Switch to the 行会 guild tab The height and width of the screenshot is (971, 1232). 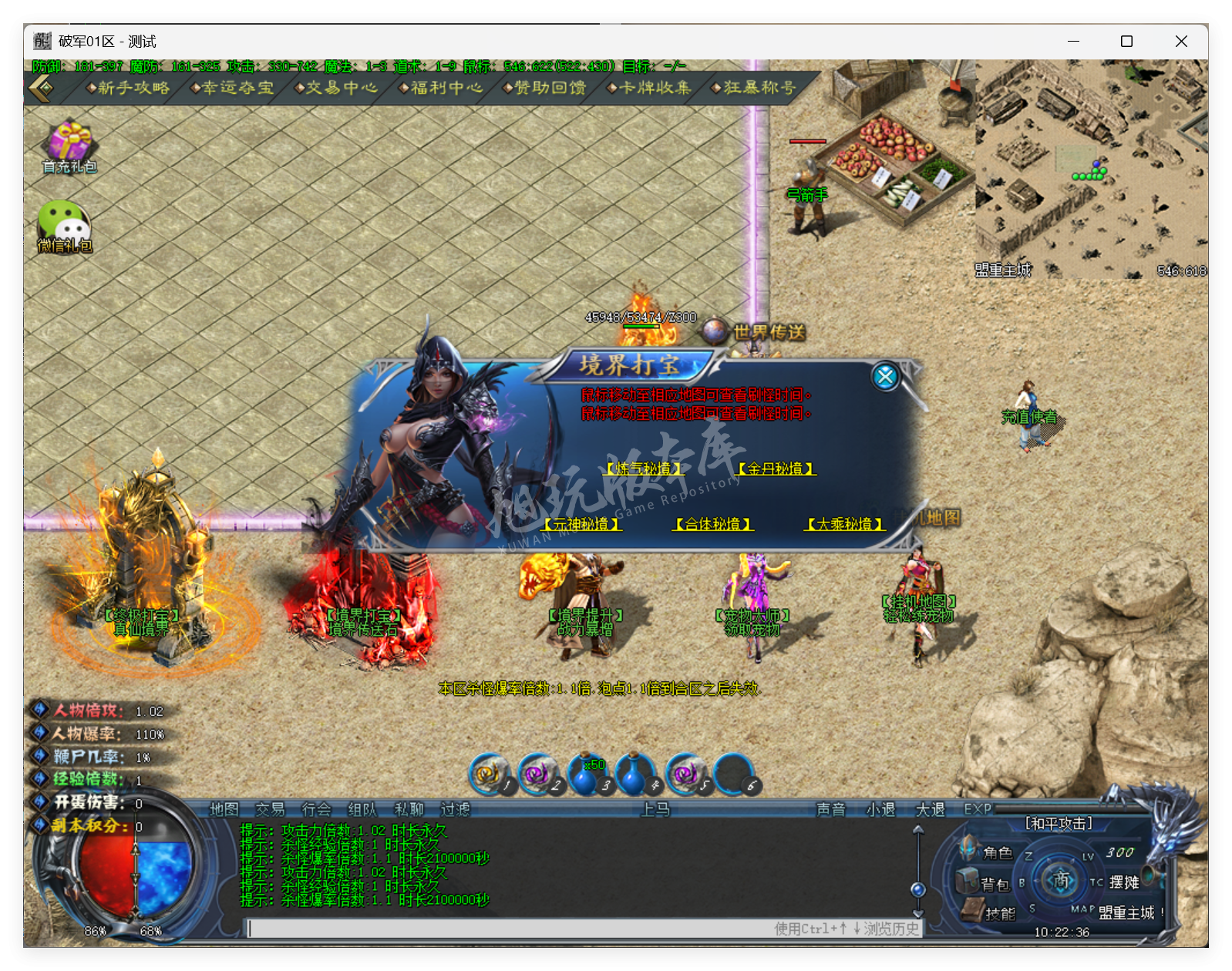pos(316,809)
